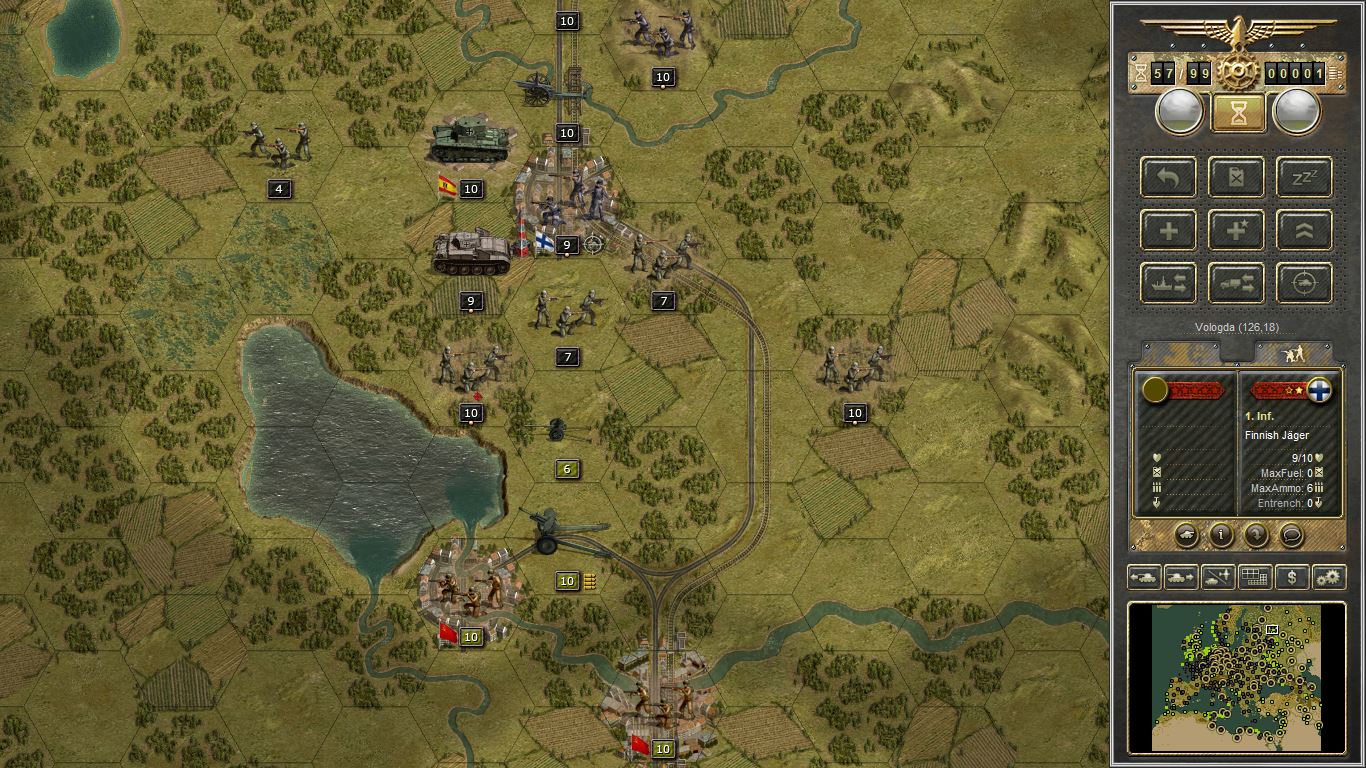
Task: Select the next unit tank arrow button
Action: pos(1180,577)
